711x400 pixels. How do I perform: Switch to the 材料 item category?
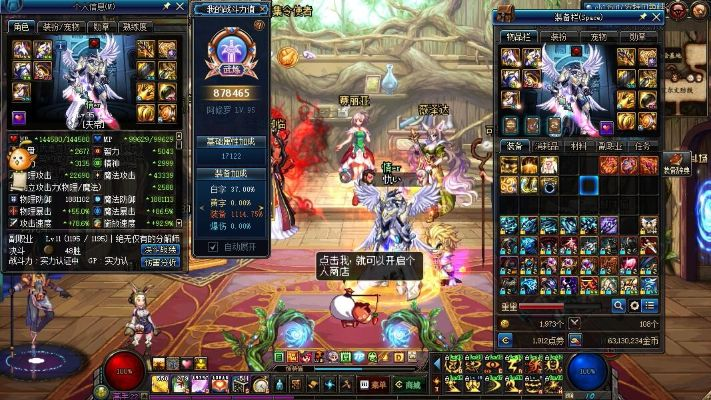pos(578,146)
